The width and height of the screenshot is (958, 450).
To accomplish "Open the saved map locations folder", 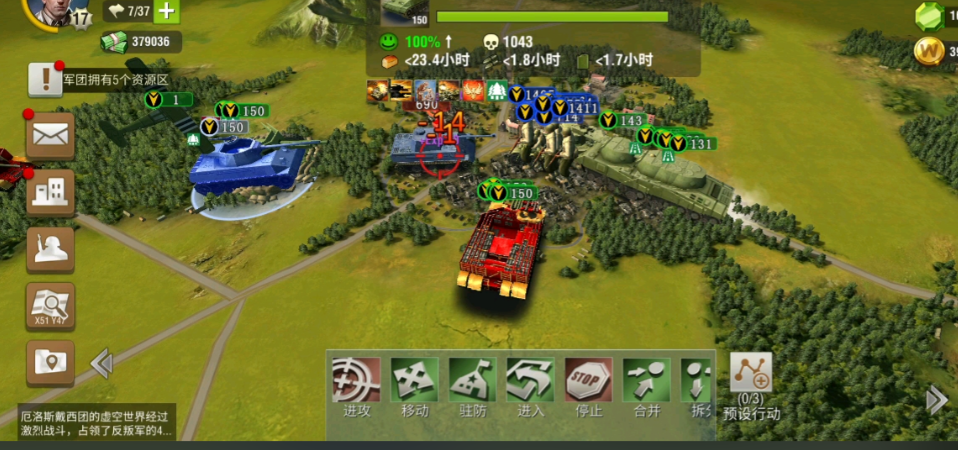I will pos(50,361).
